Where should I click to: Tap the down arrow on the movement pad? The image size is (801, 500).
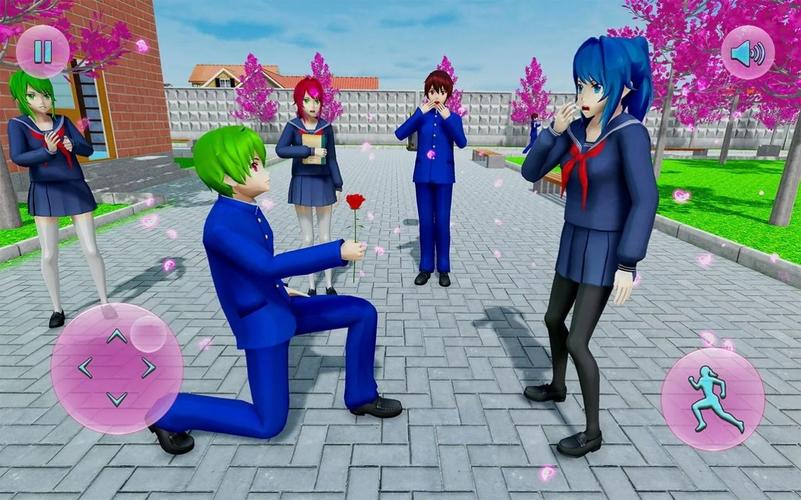click(x=117, y=398)
